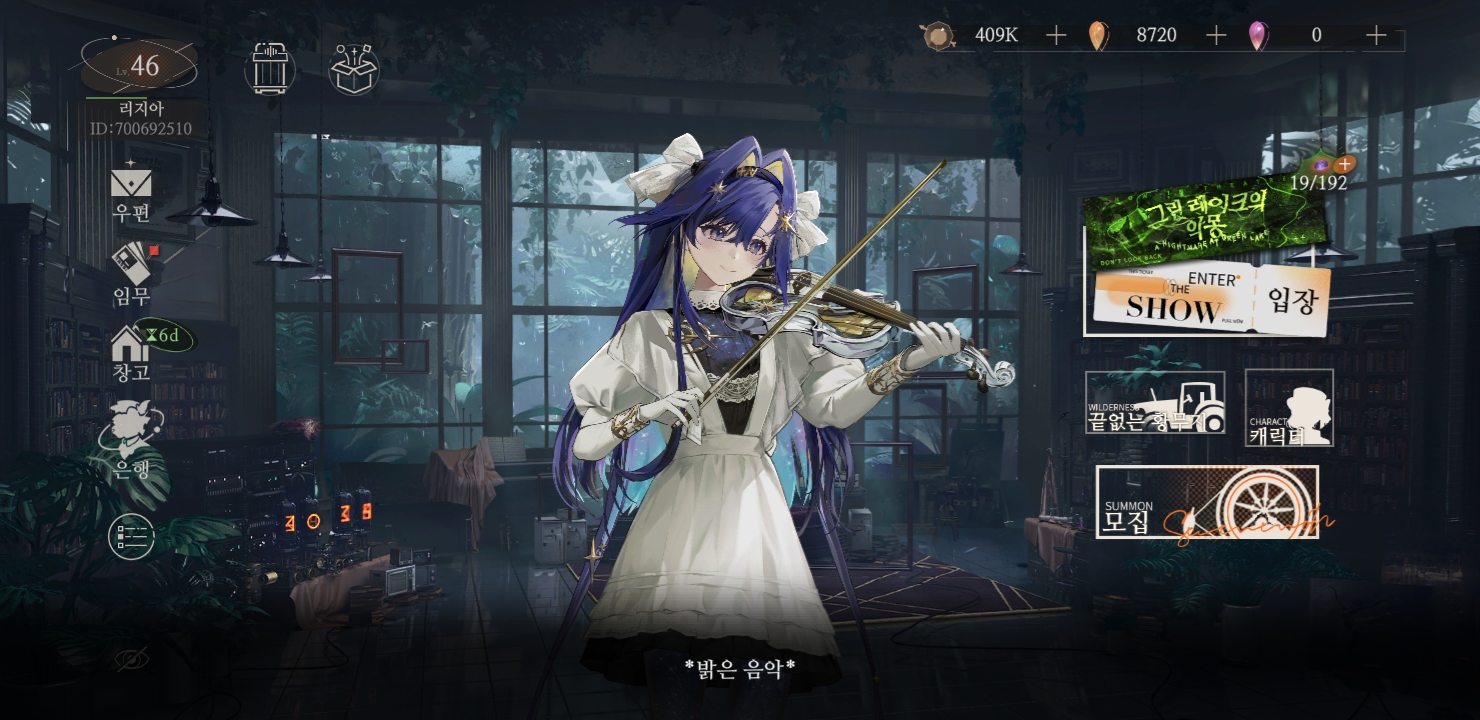Enter The Show (입장)
1480x720 pixels.
pos(1208,300)
